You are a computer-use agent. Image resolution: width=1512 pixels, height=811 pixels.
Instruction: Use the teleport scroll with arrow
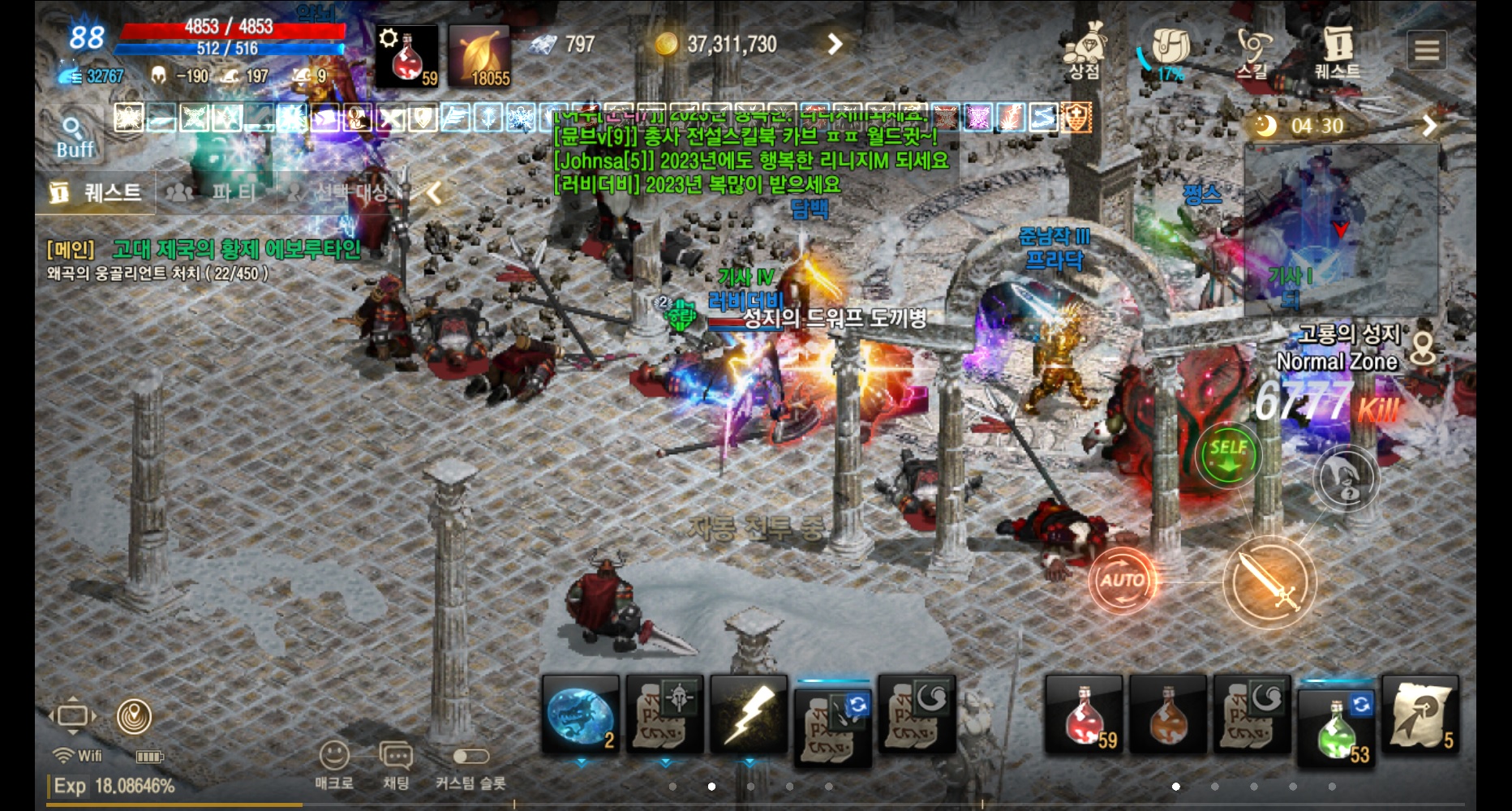click(1420, 715)
